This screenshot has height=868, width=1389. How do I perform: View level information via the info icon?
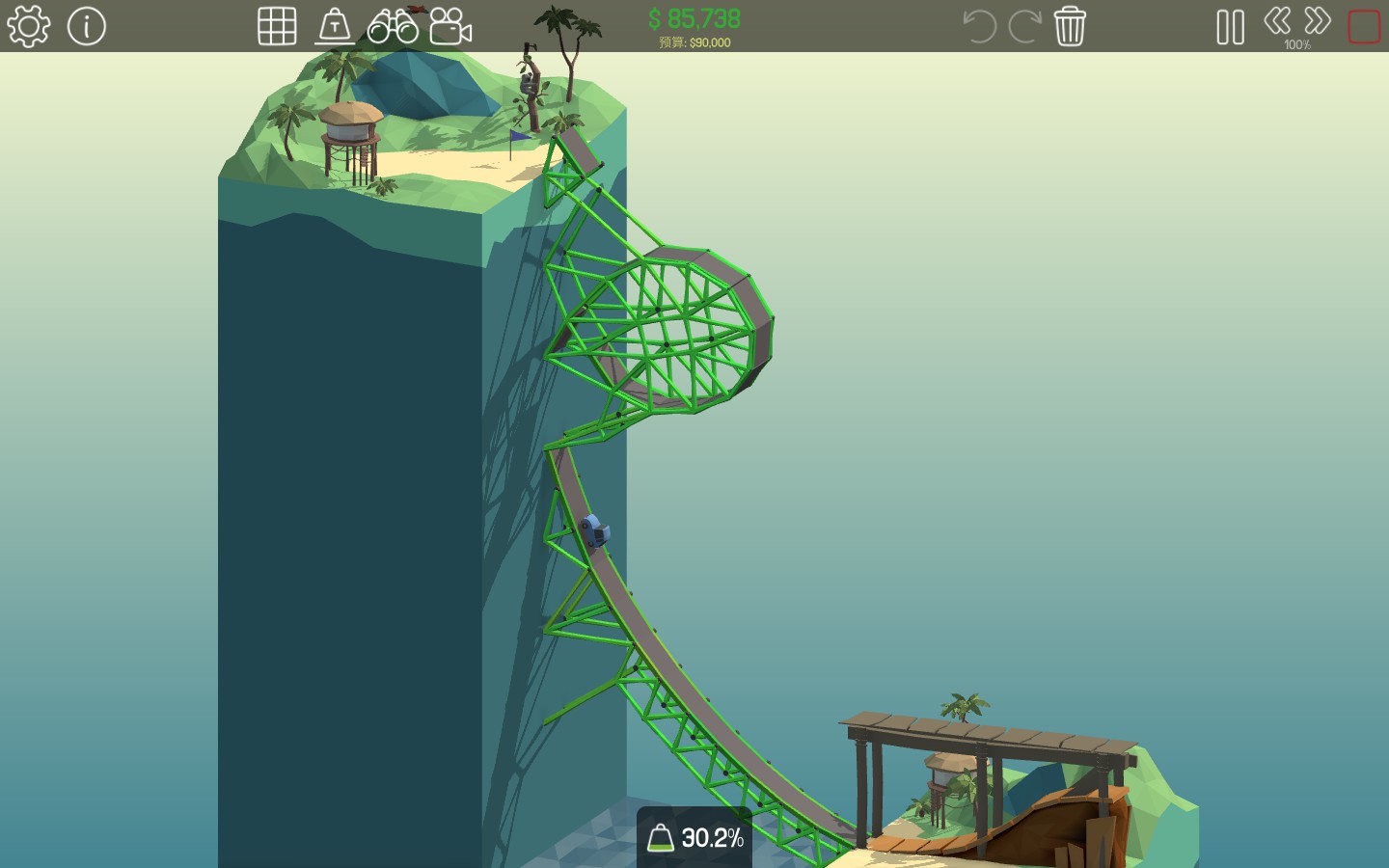[87, 26]
